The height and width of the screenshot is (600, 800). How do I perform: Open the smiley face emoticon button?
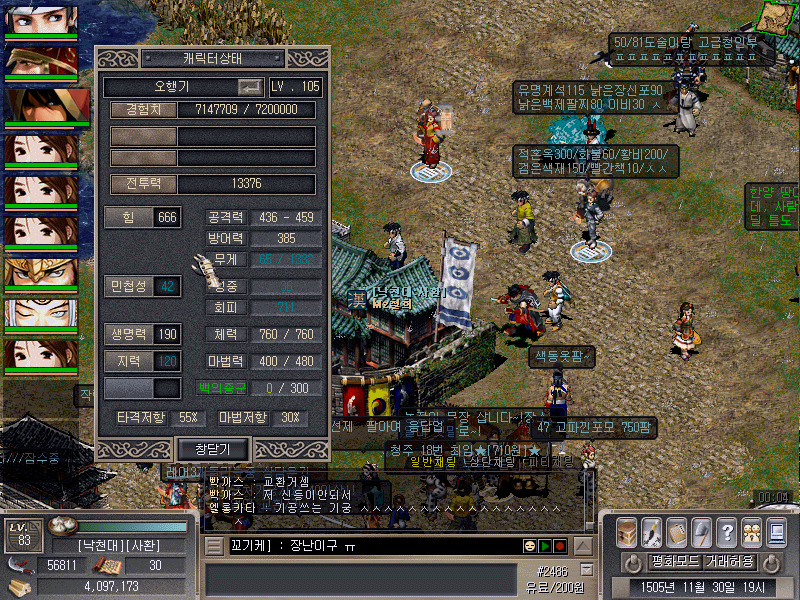click(528, 546)
